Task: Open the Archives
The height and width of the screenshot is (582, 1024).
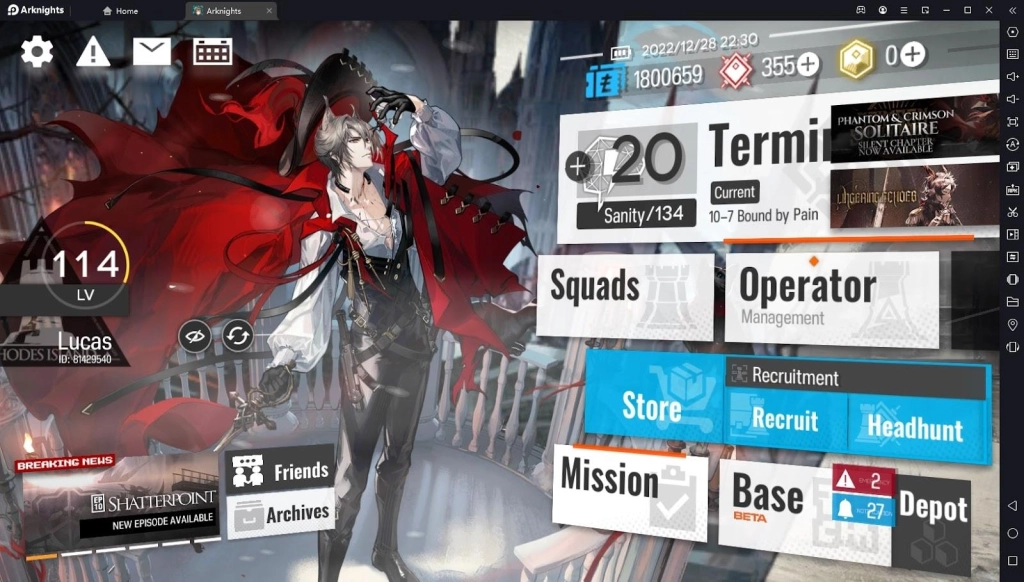Action: click(280, 514)
